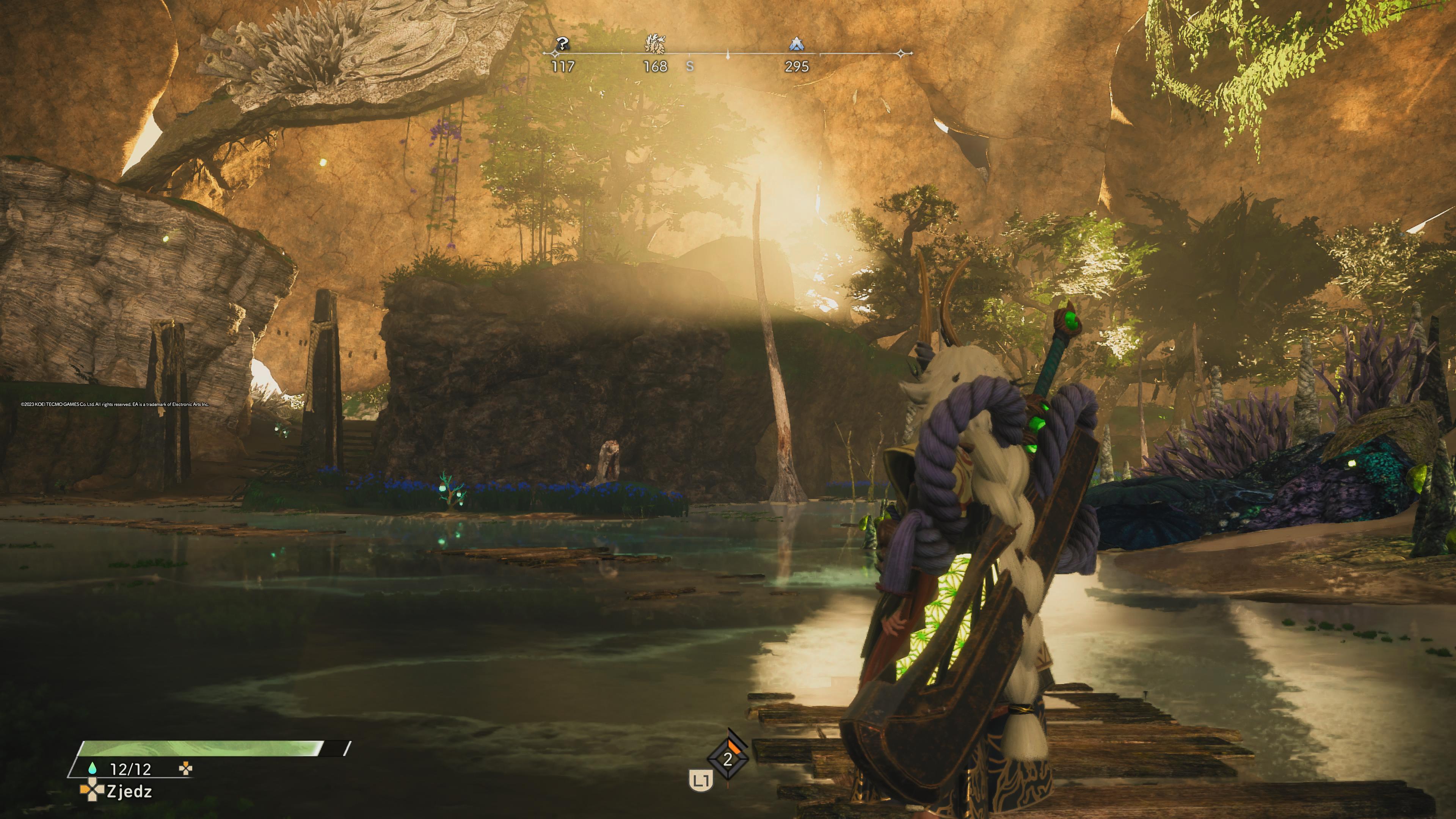Click the diamond thread counter icon

pos(728,759)
